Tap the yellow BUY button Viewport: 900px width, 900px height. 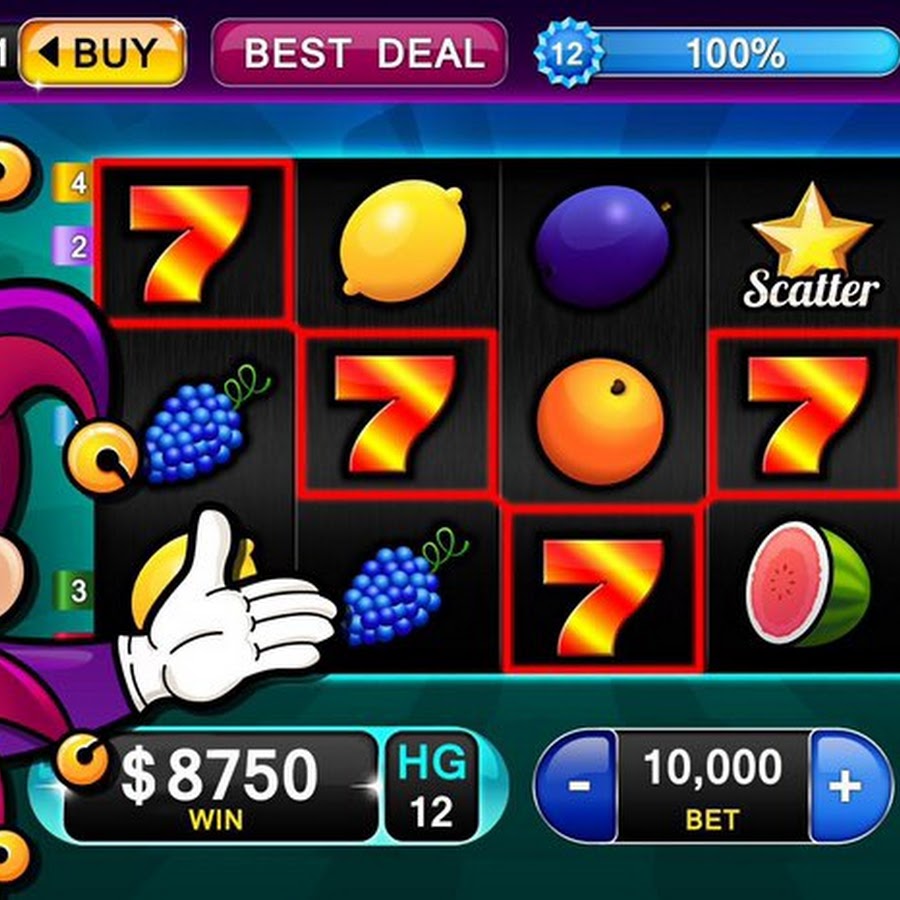coord(102,52)
